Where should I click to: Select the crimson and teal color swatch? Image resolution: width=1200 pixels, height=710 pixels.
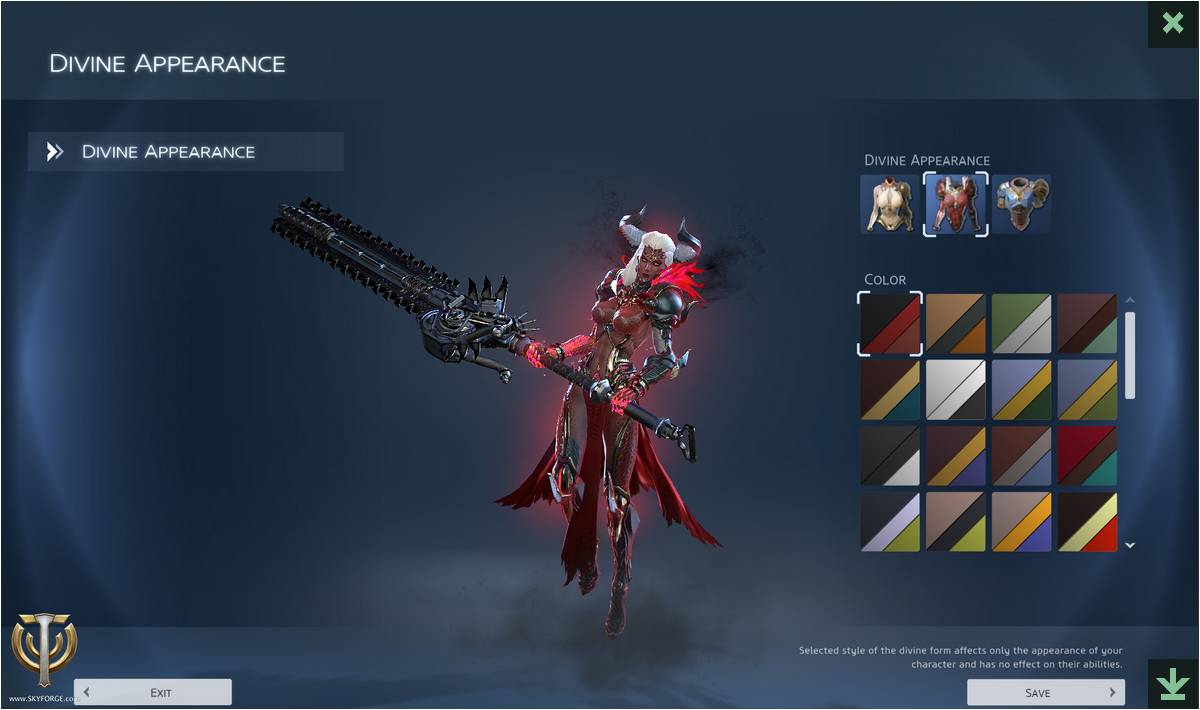point(1087,456)
